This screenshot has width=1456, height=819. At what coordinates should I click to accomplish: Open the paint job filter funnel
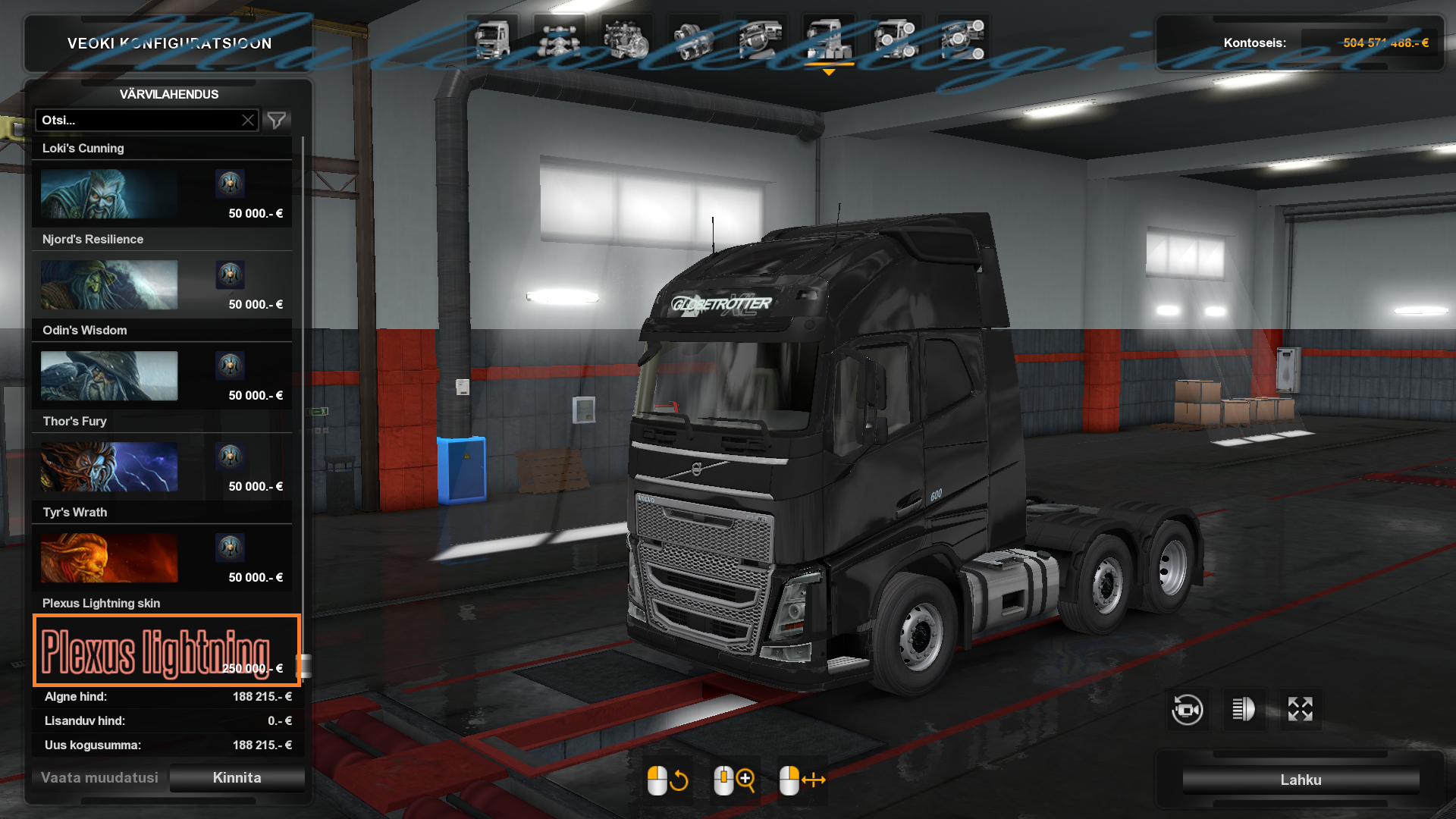(277, 121)
